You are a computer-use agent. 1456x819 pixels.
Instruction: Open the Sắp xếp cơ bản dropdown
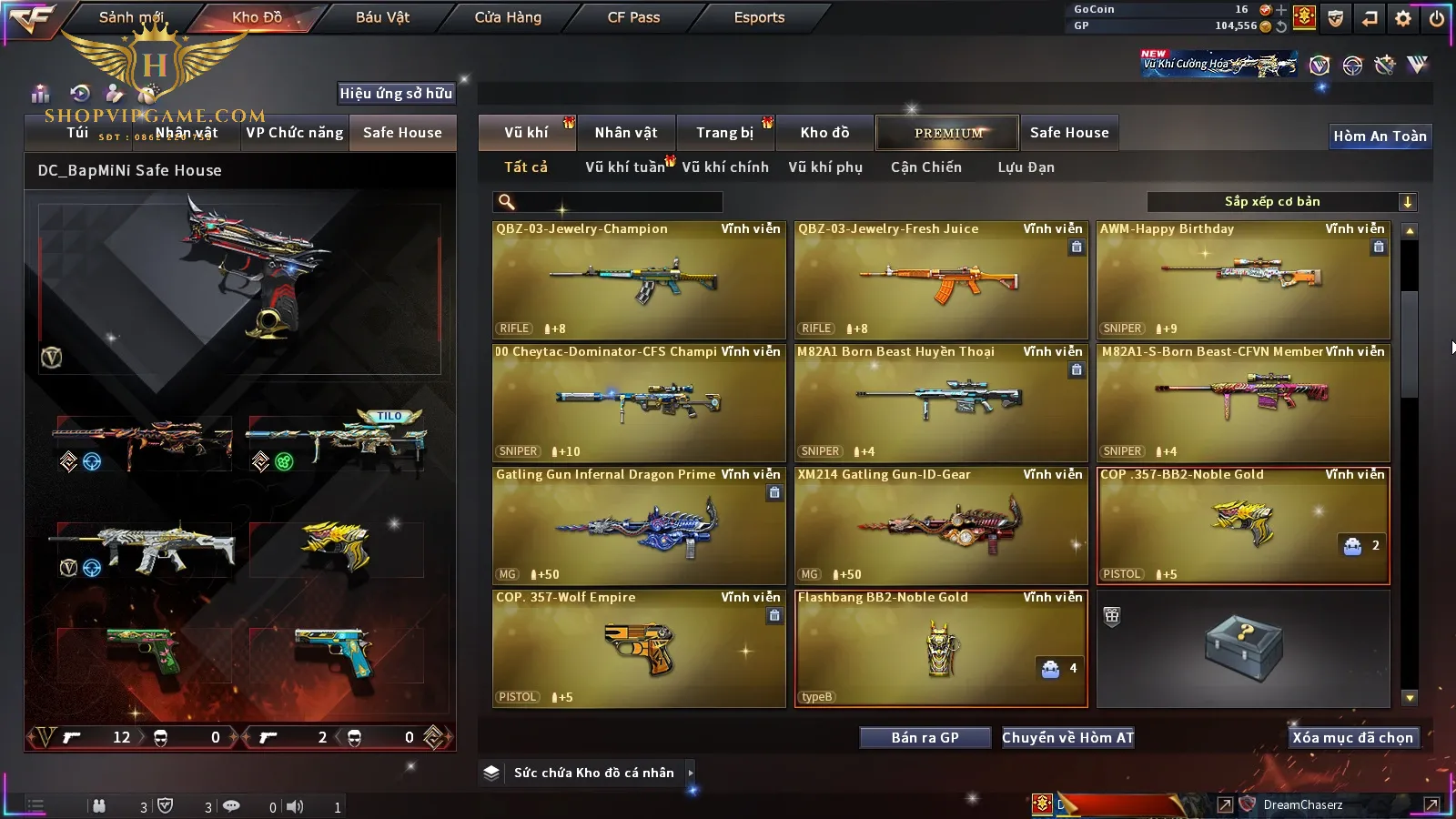point(1281,202)
